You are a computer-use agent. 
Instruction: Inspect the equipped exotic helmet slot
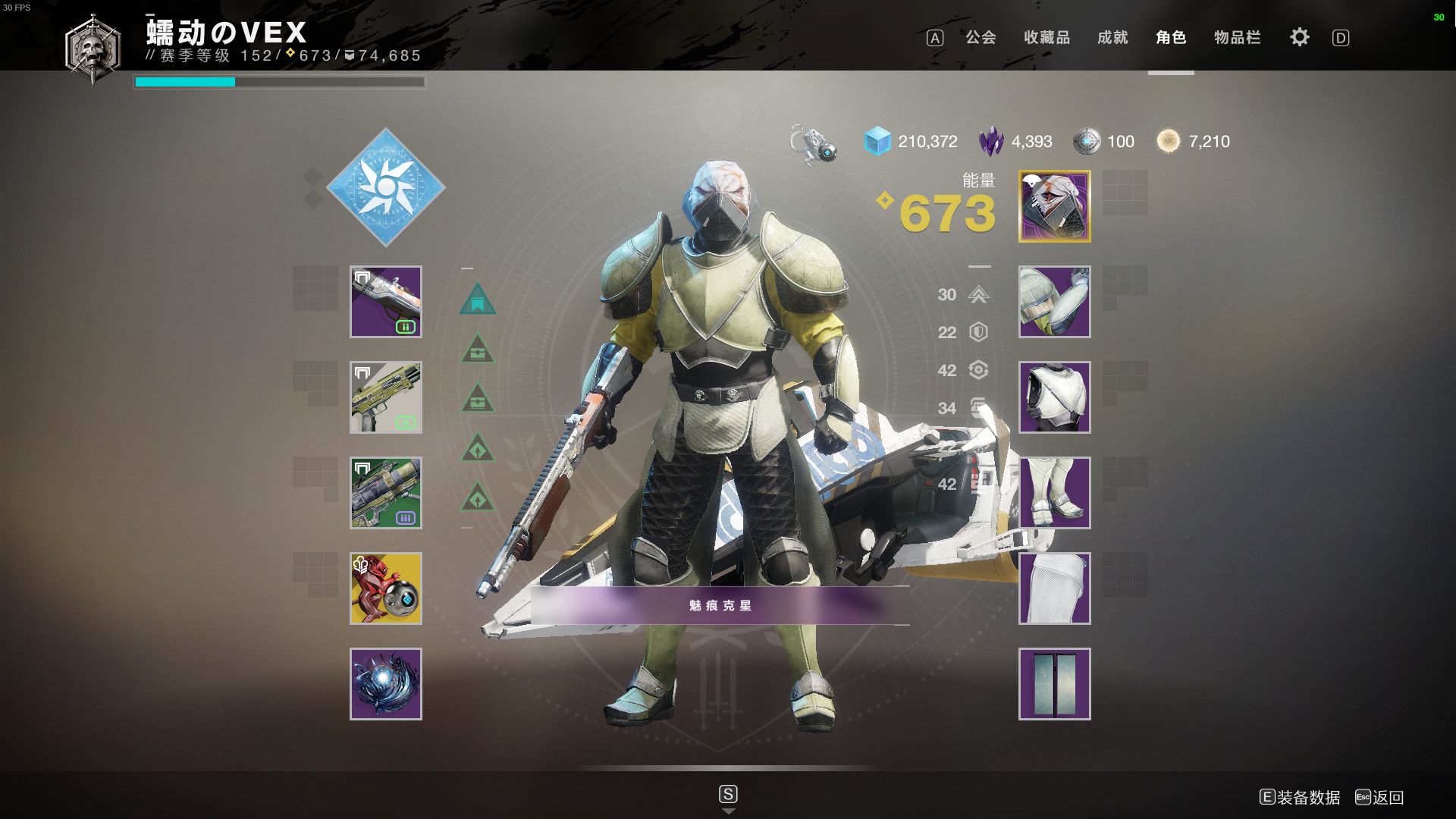(x=1054, y=206)
